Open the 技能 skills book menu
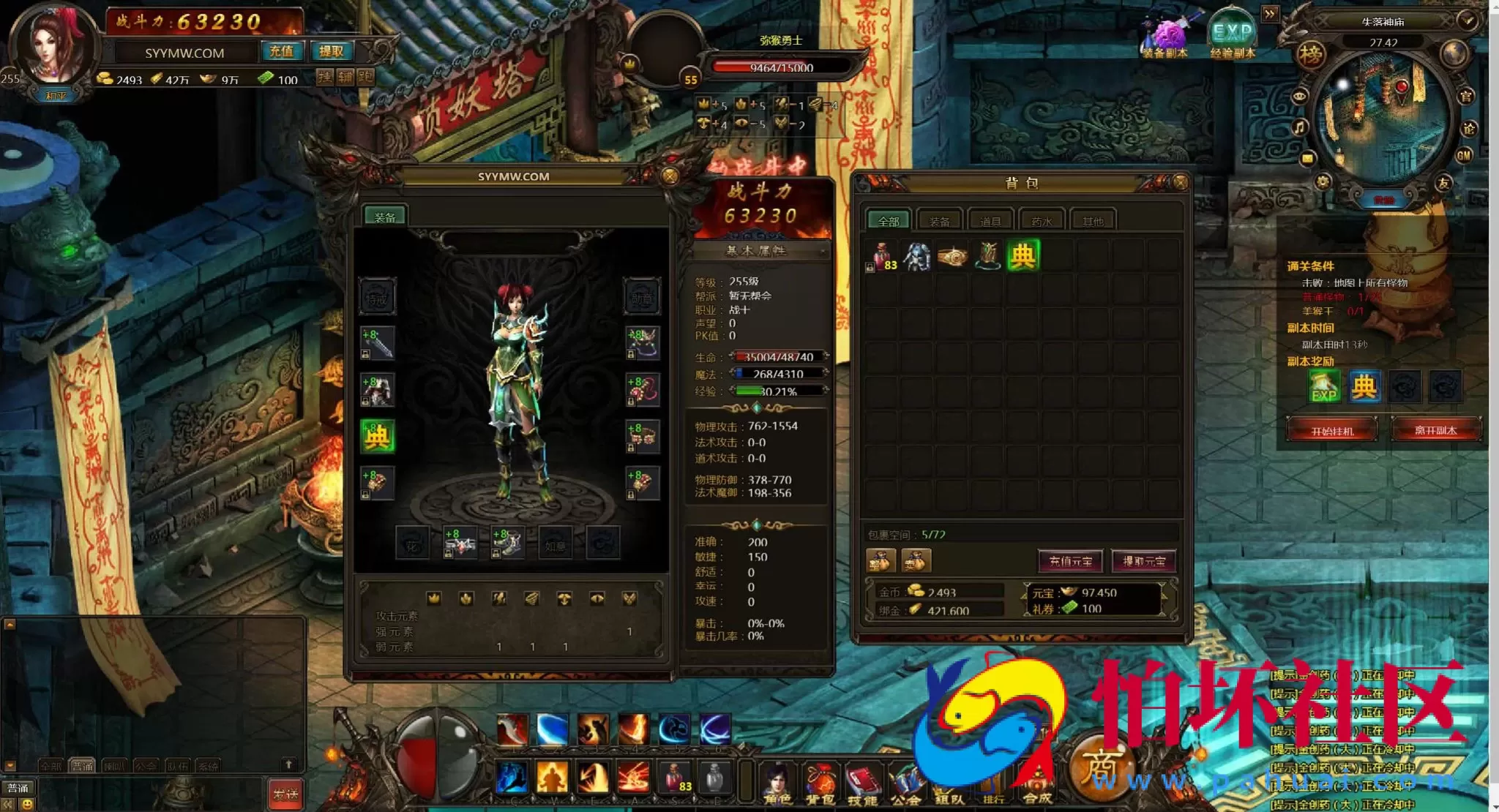 [863, 783]
